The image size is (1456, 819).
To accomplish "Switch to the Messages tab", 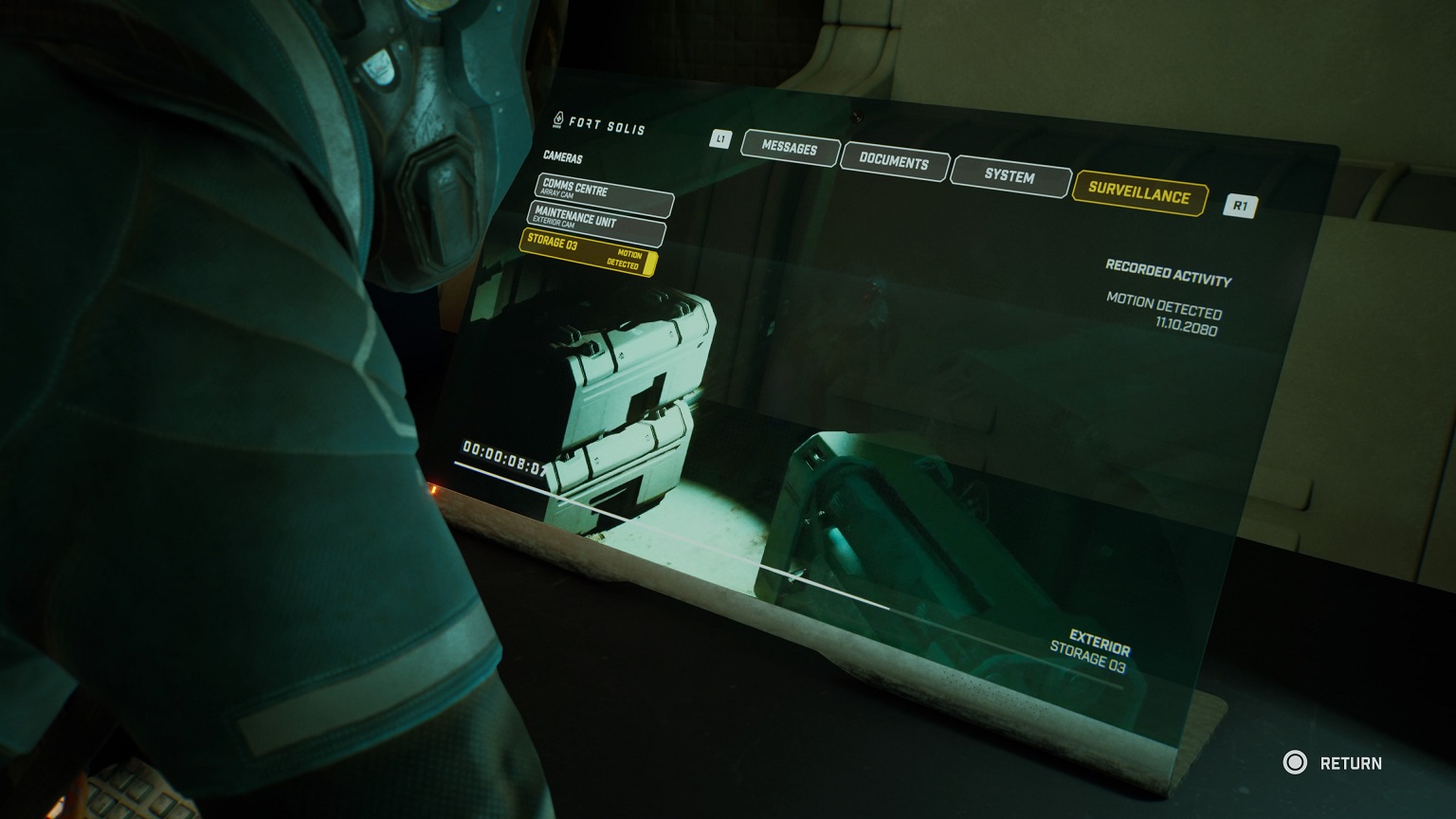I will coord(789,148).
